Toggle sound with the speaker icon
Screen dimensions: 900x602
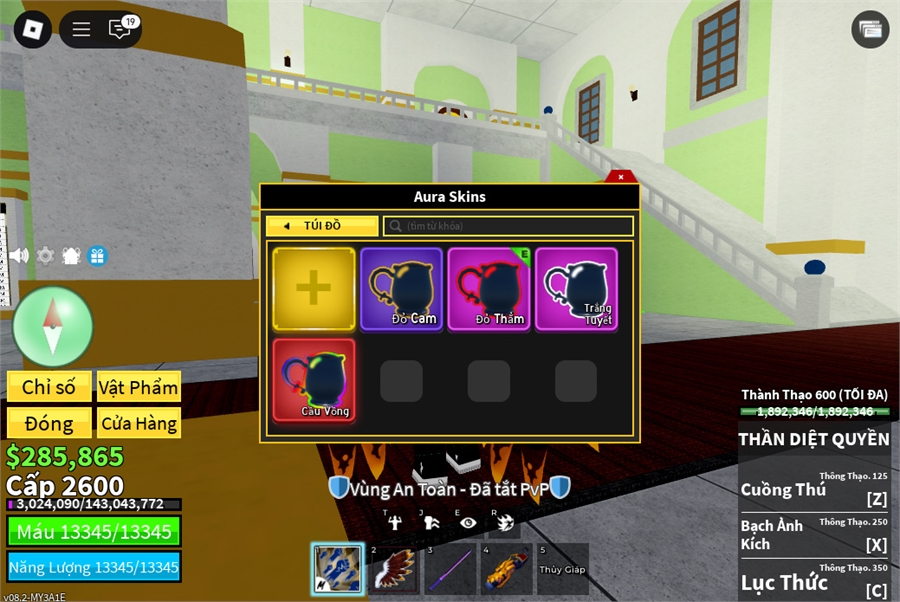pos(19,255)
